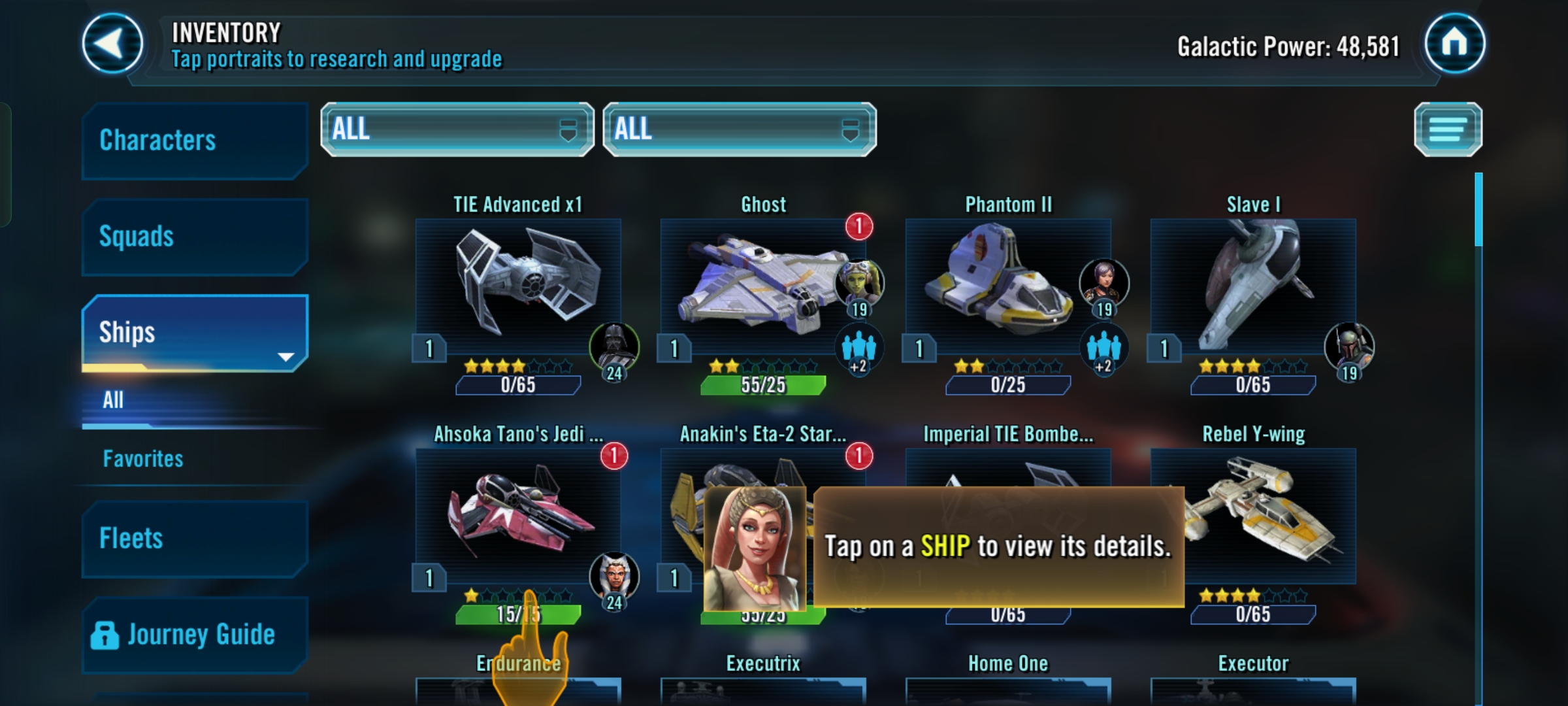
Task: Return to the home screen
Action: pos(1454,44)
